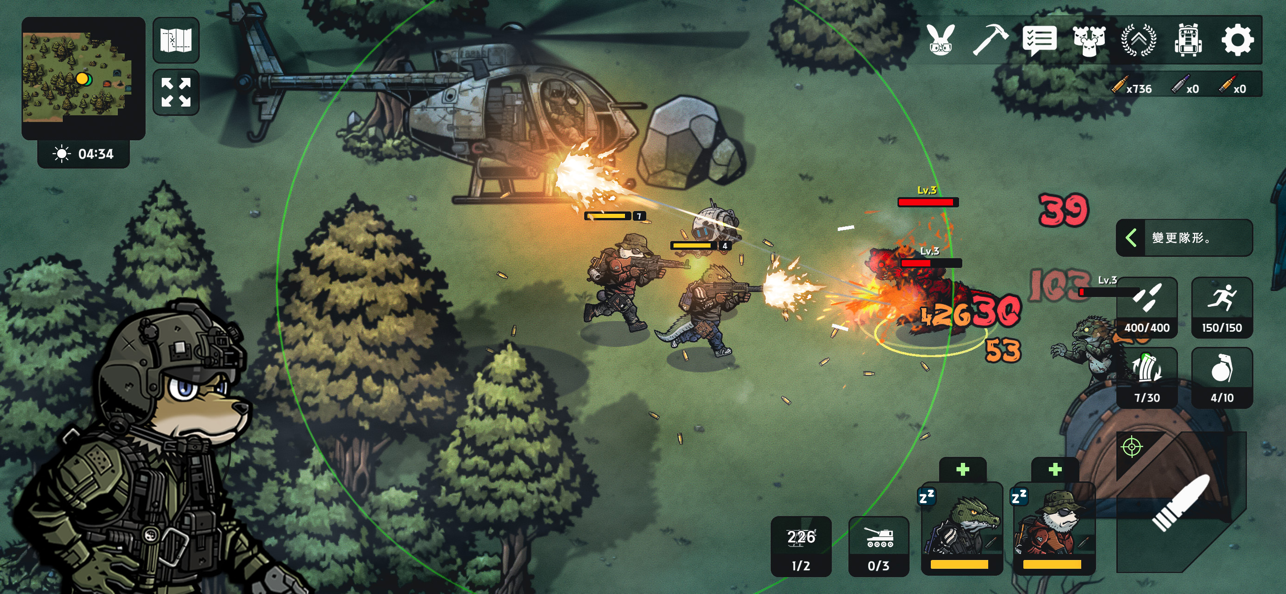This screenshot has height=594, width=1286.
Task: Open the mission checklist speech-bubble icon
Action: click(1039, 40)
